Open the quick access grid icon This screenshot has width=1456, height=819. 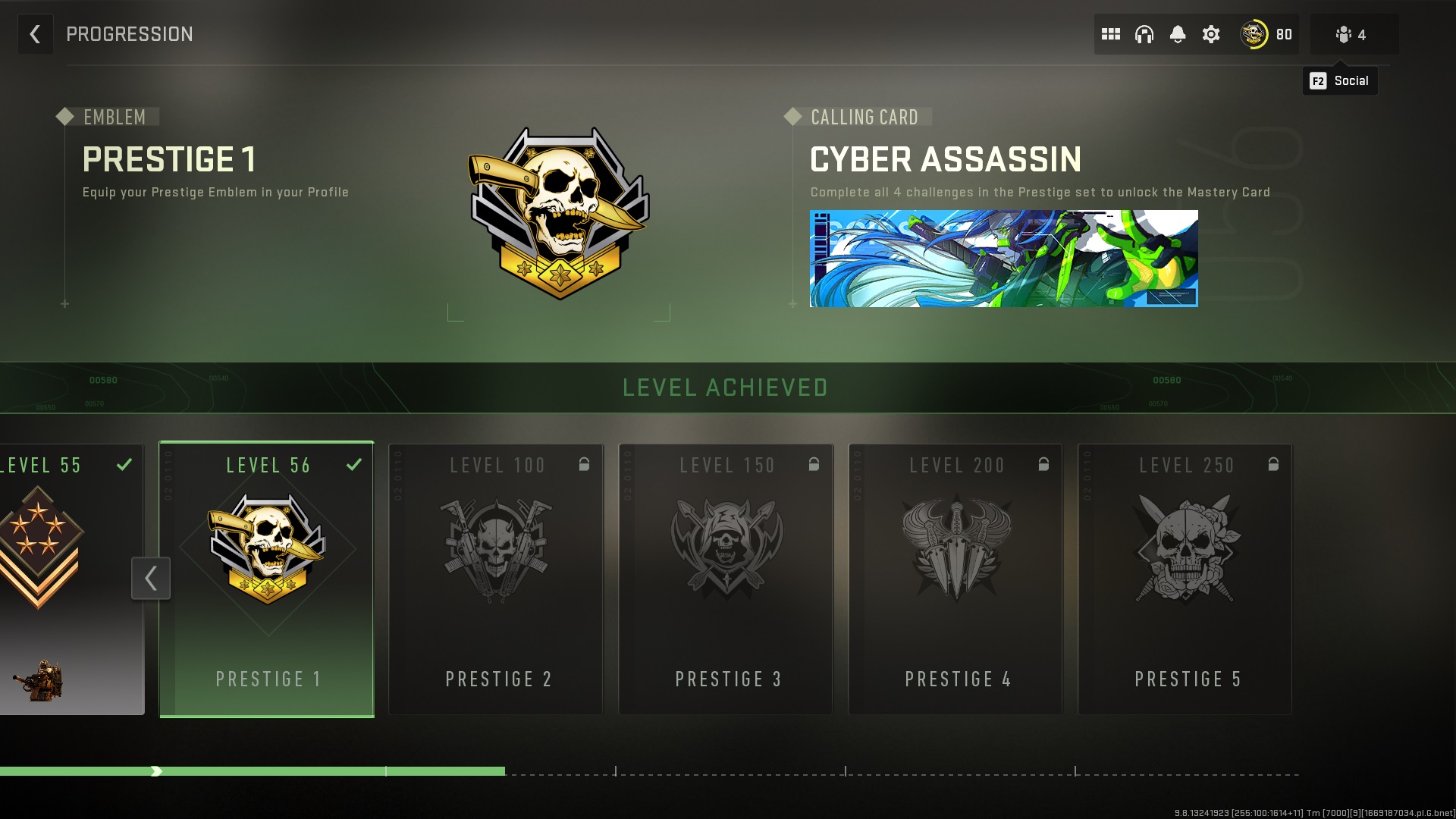click(x=1112, y=34)
